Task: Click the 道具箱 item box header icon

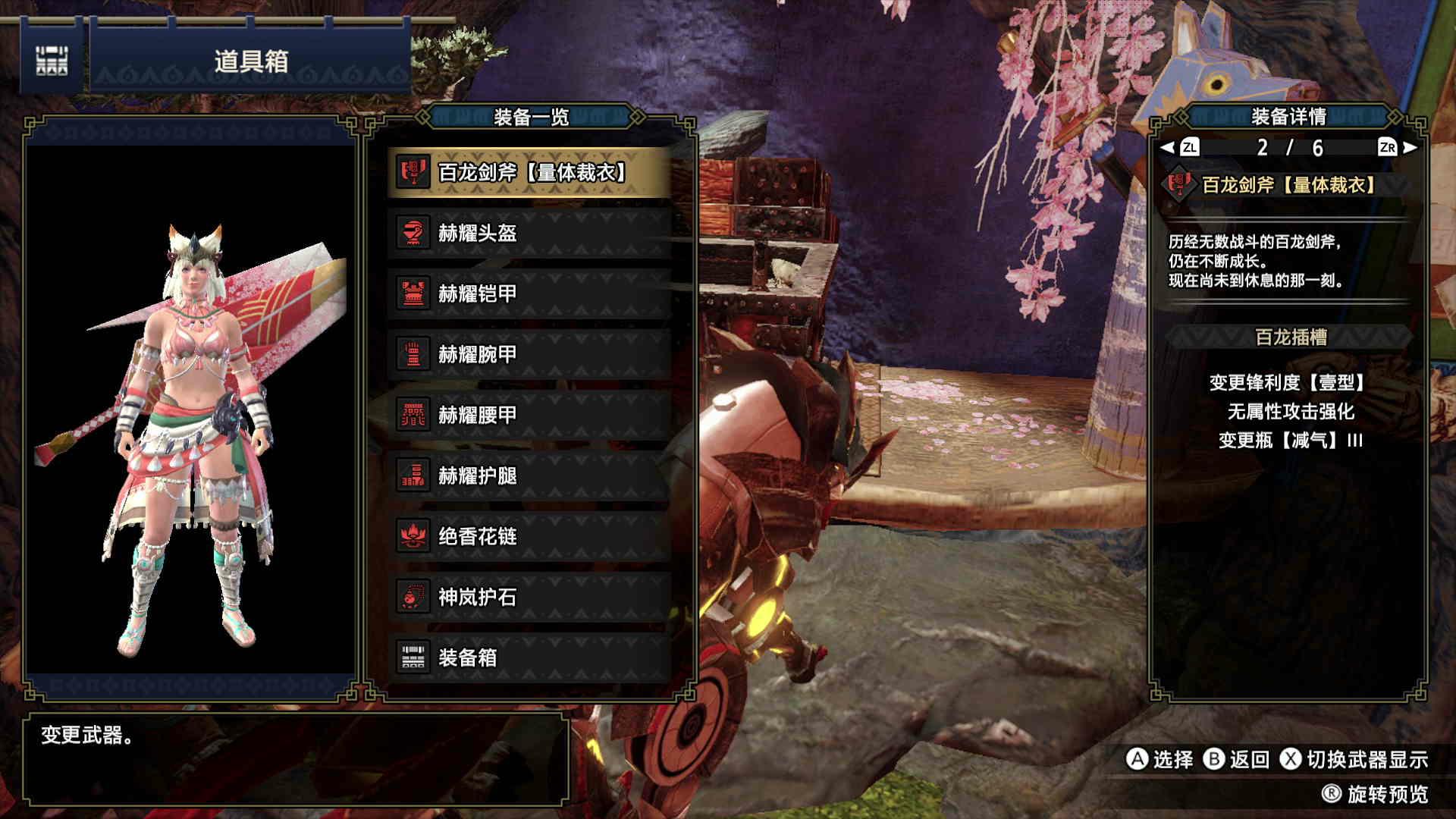Action: tap(52, 61)
